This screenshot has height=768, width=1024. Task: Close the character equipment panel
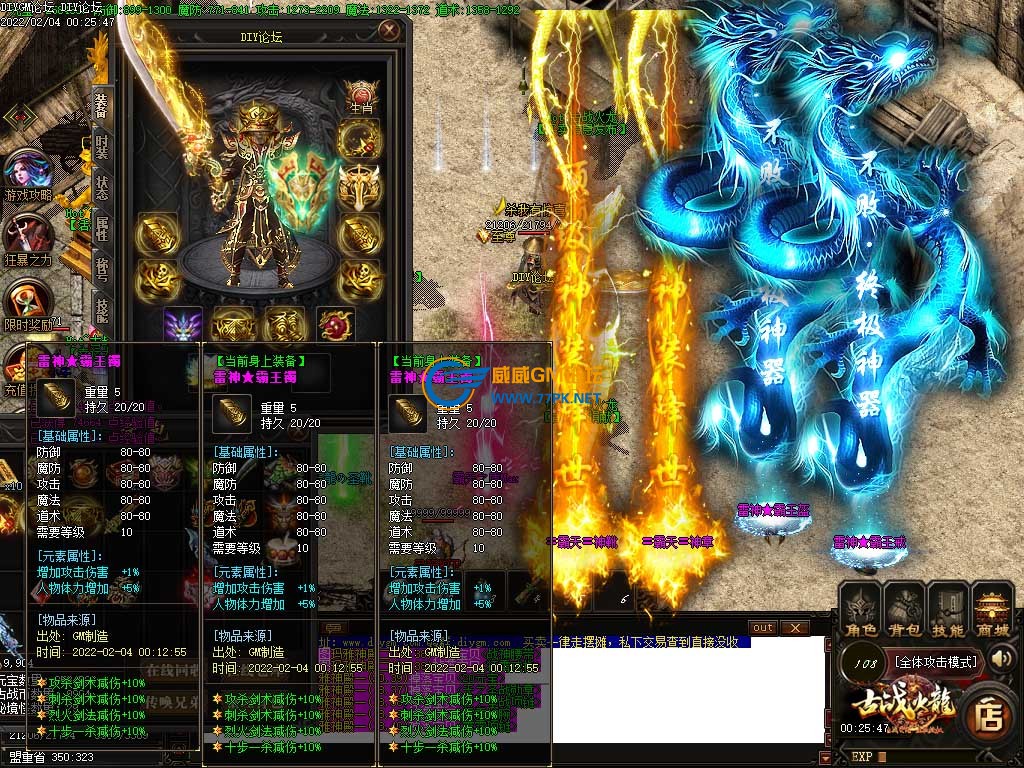(x=389, y=31)
